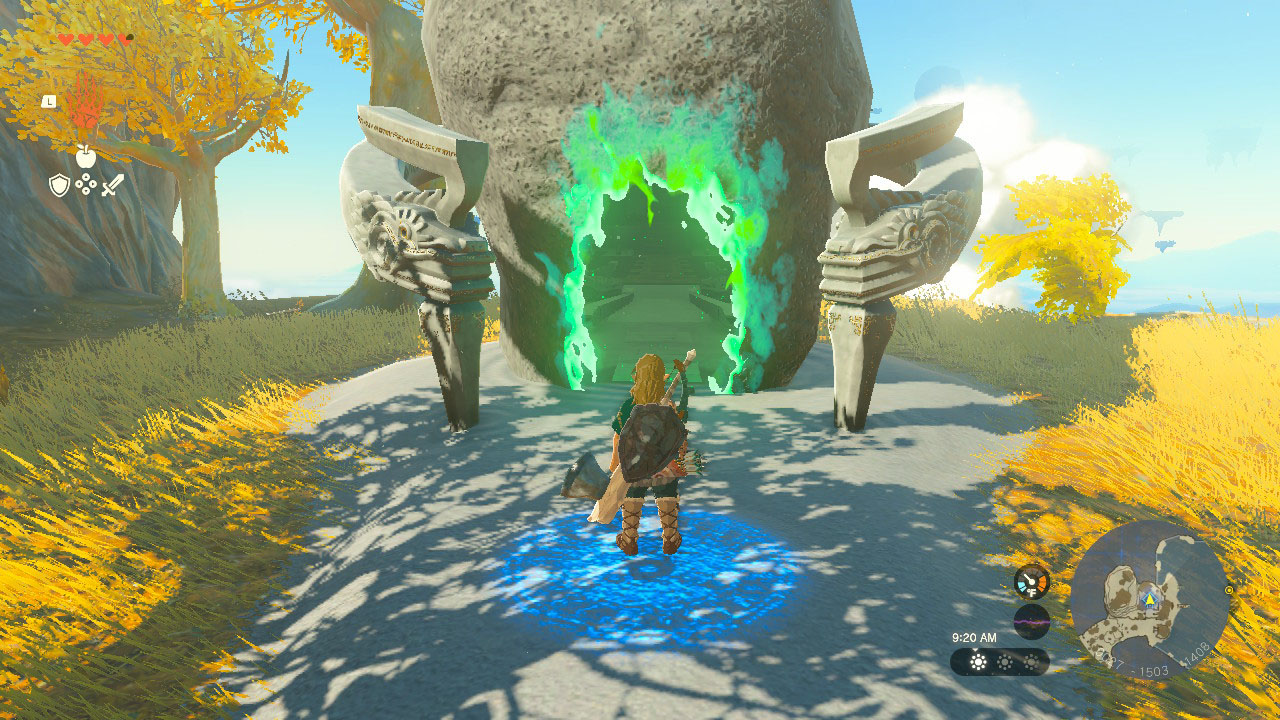The image size is (1280, 720).
Task: Click the partially empty fourth heart
Action: point(124,38)
